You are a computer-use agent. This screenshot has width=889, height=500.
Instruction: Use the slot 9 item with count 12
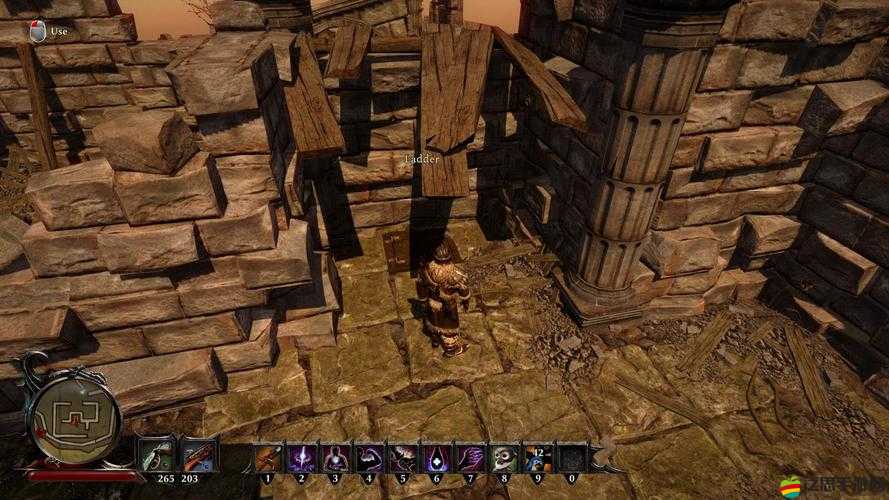click(538, 457)
